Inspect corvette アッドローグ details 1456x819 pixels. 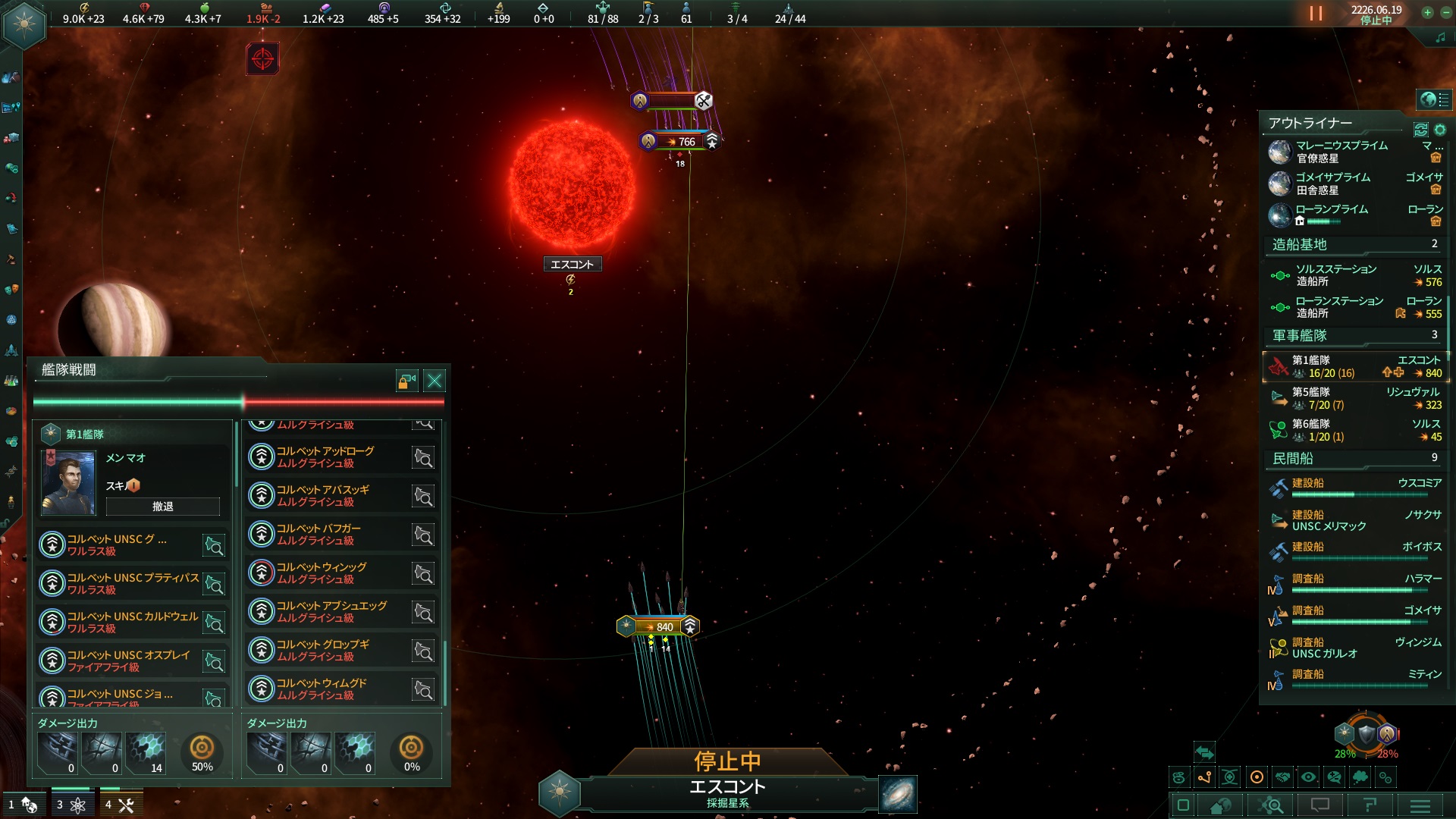point(423,457)
